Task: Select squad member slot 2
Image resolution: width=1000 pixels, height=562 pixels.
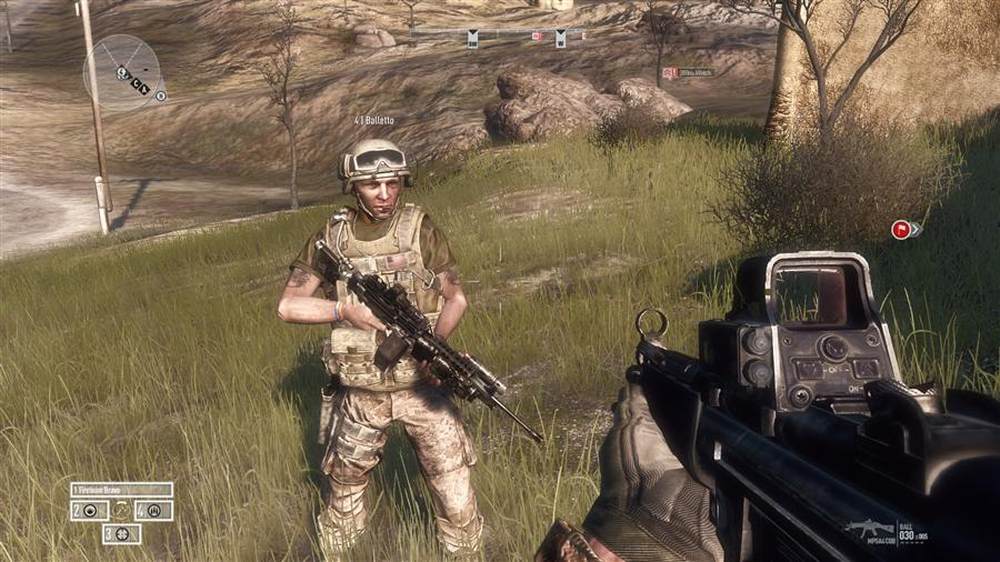Action: tap(89, 511)
